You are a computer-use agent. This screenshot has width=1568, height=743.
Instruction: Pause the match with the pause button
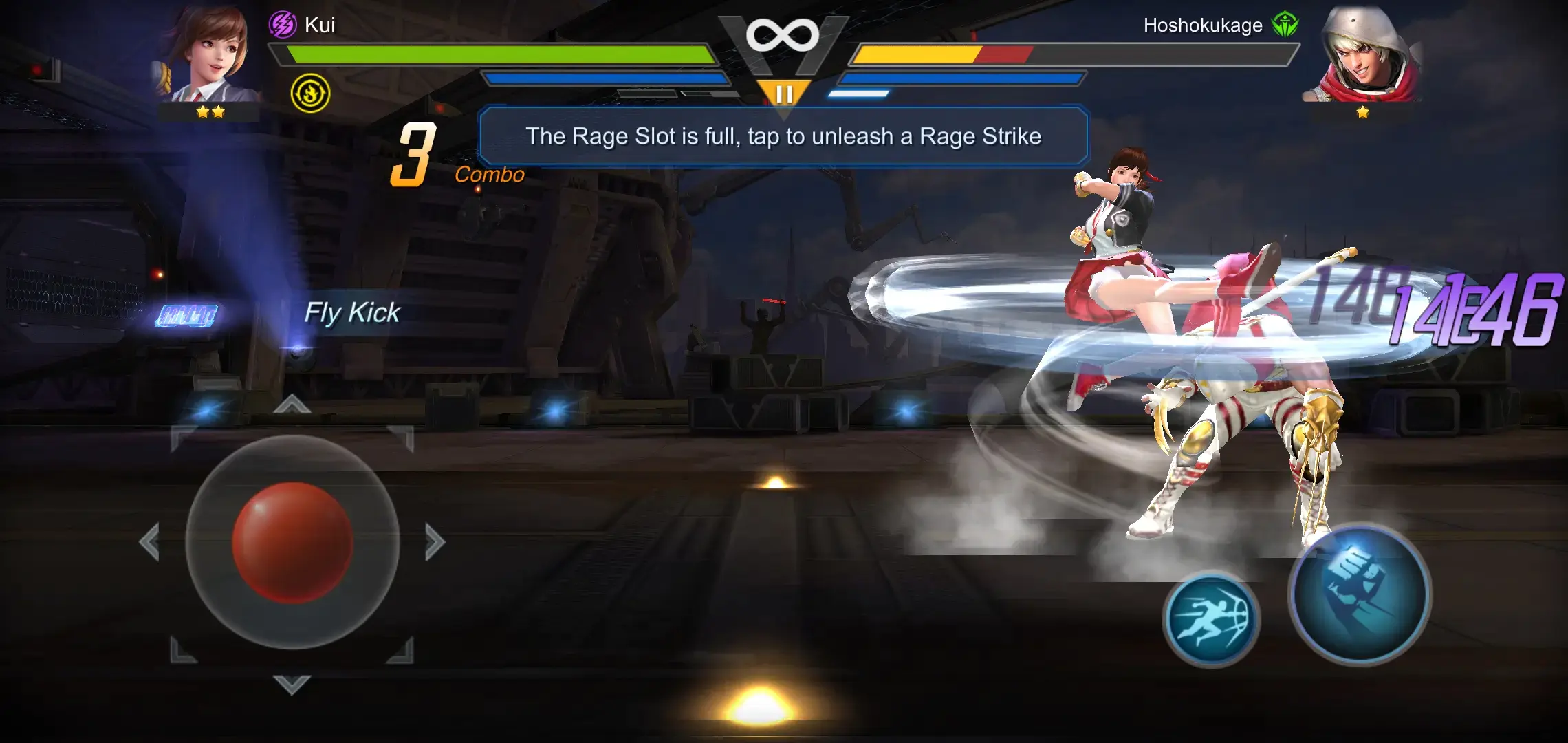point(784,90)
